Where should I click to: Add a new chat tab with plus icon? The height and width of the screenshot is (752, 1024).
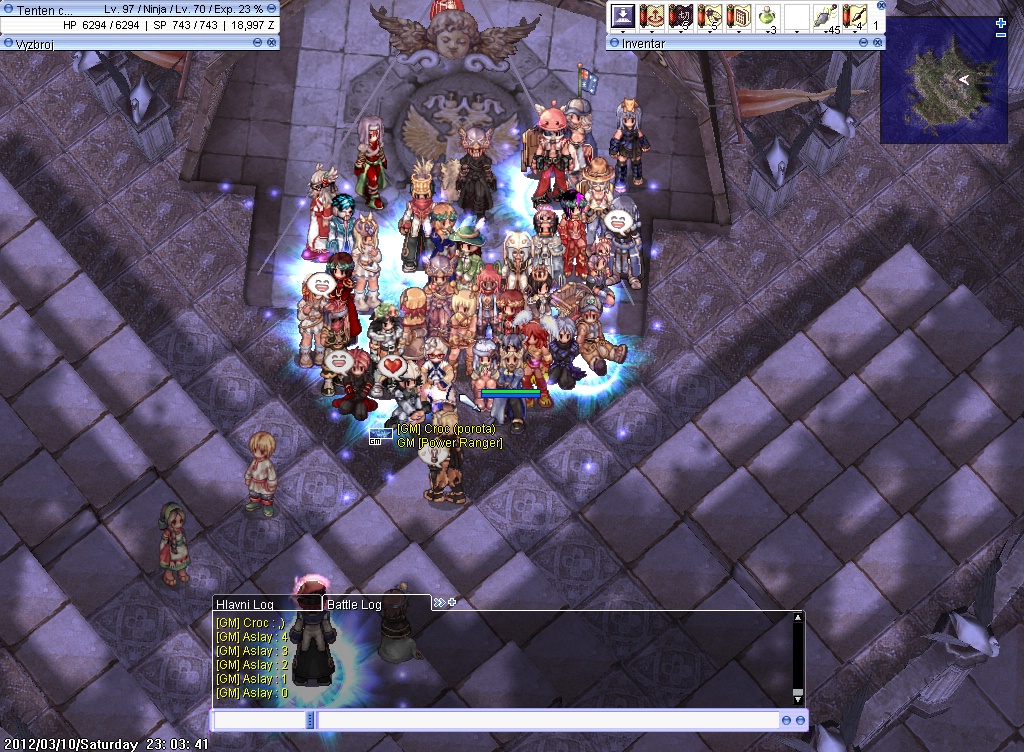tap(452, 602)
